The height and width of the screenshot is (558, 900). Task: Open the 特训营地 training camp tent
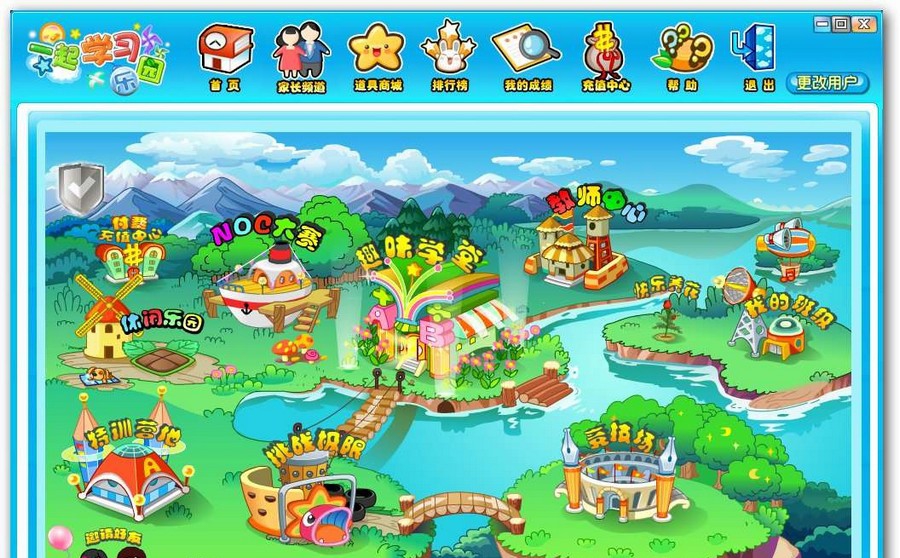click(x=130, y=470)
